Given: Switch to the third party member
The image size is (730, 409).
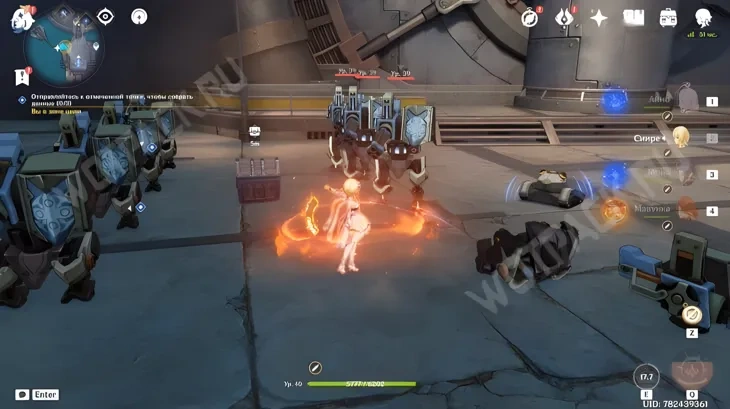Looking at the screenshot, I should click(686, 174).
